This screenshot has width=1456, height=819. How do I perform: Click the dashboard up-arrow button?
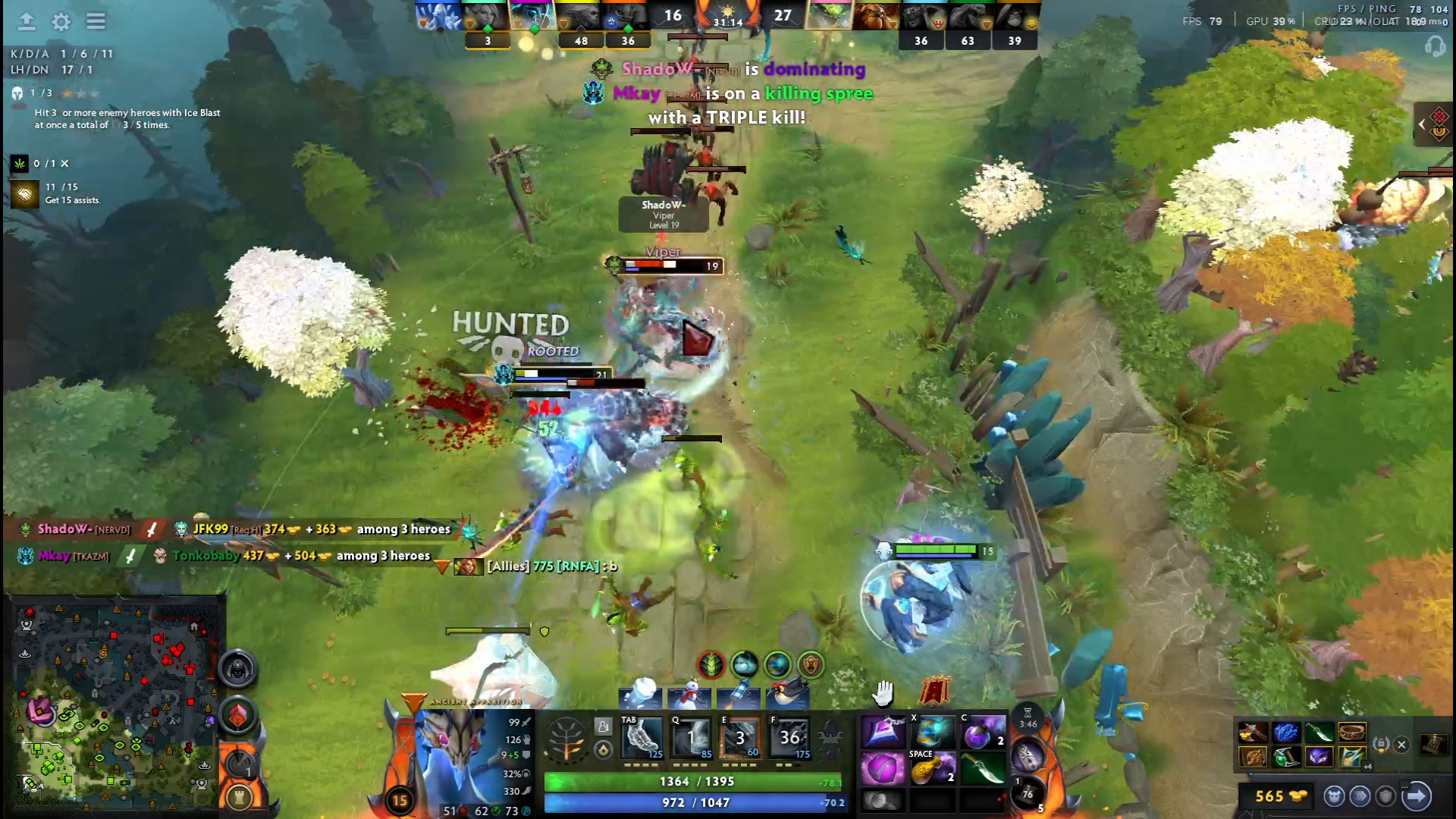27,21
